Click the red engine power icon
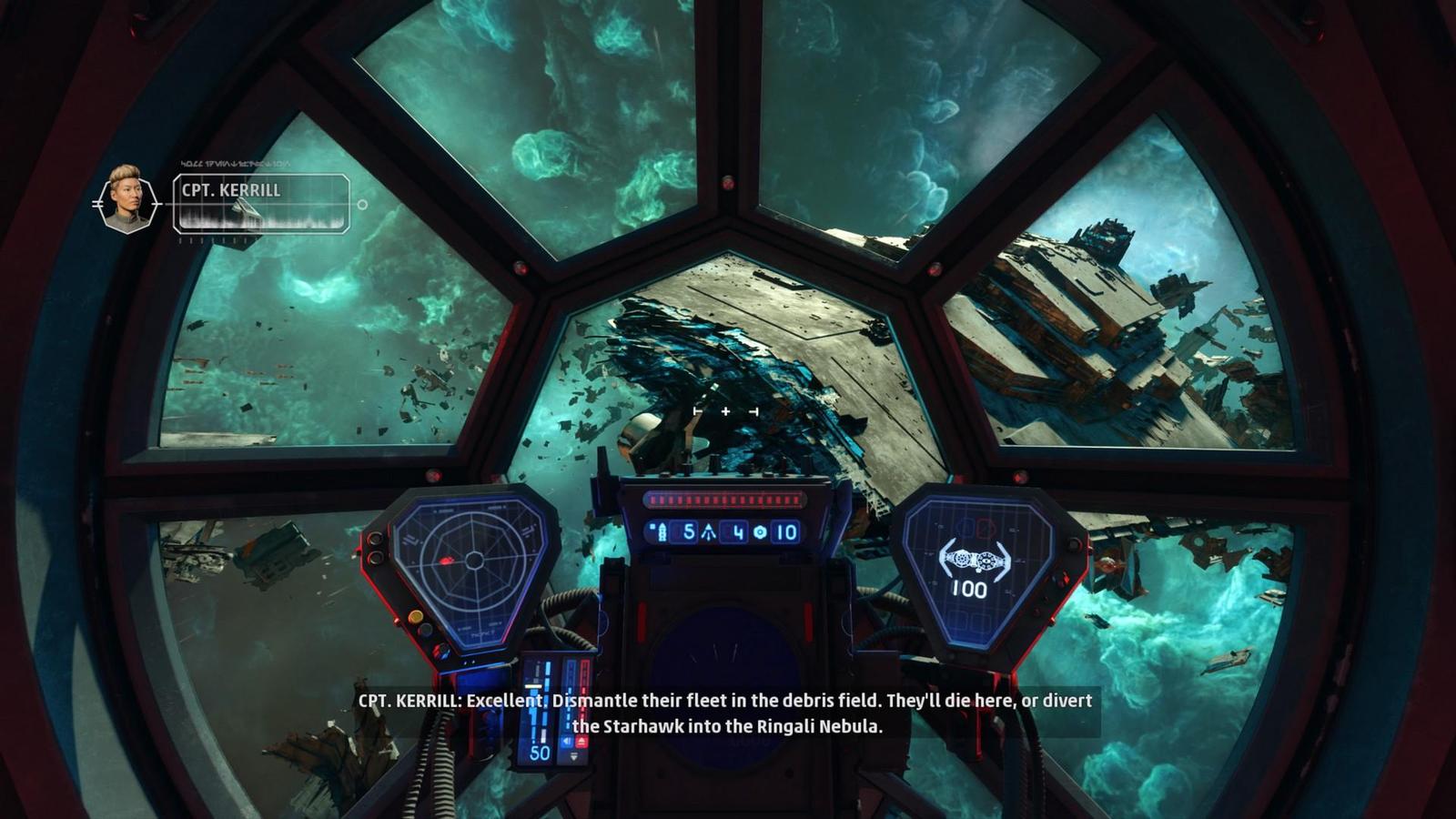Screen dimensions: 1456x819 pos(581,743)
